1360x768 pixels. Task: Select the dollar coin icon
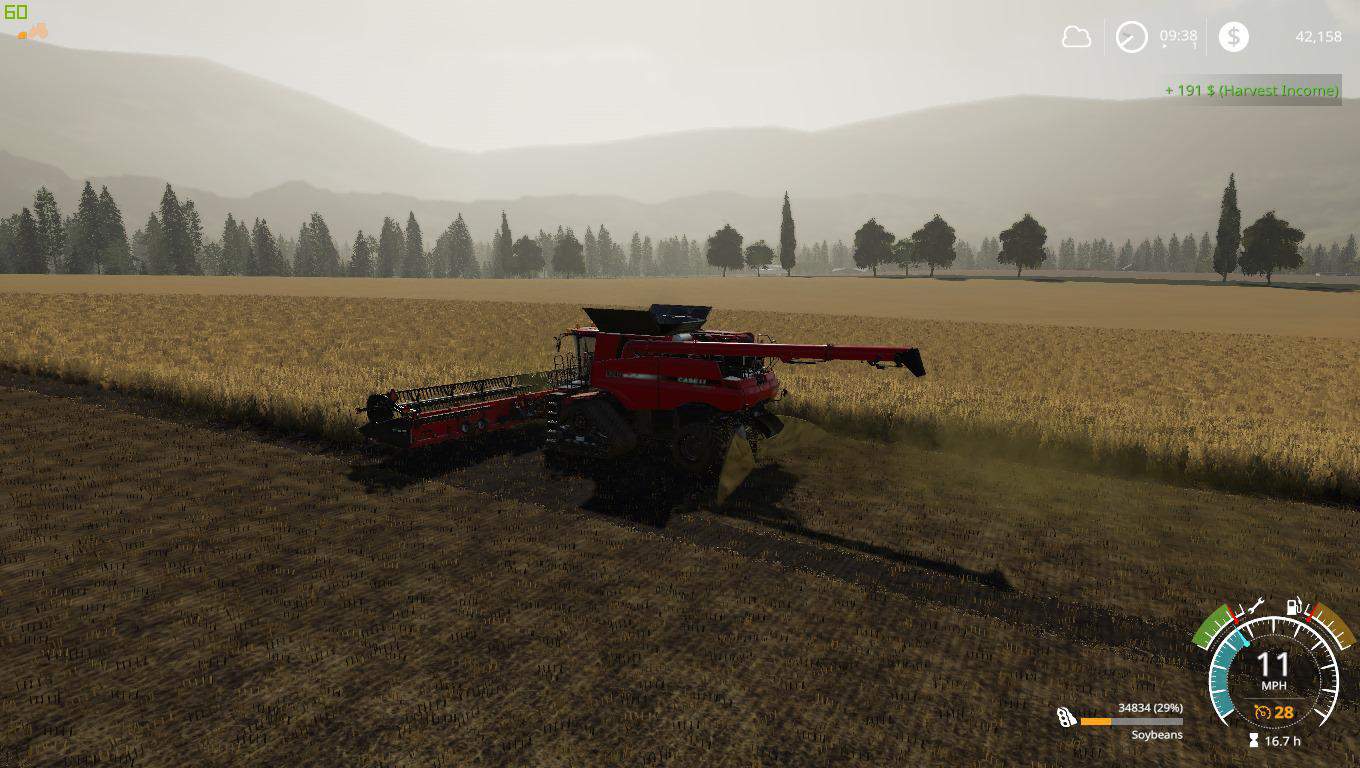coord(1234,35)
